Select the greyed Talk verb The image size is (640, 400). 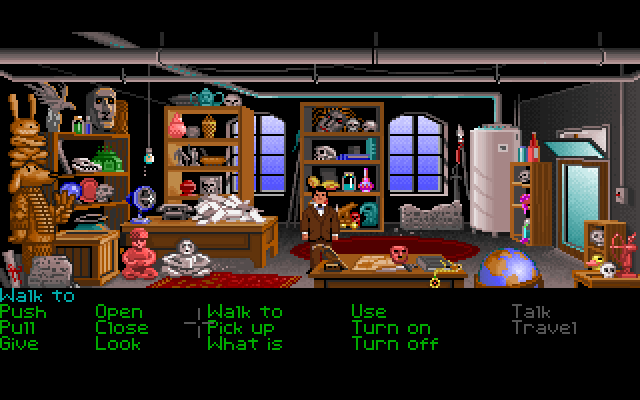(x=531, y=312)
